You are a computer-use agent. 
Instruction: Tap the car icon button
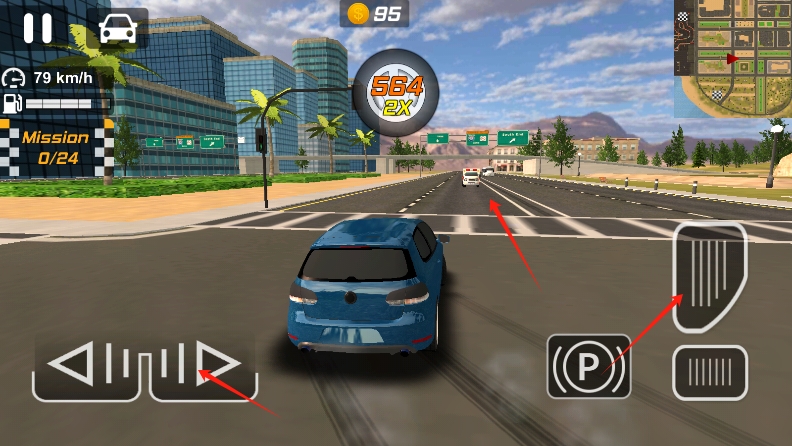tap(120, 29)
